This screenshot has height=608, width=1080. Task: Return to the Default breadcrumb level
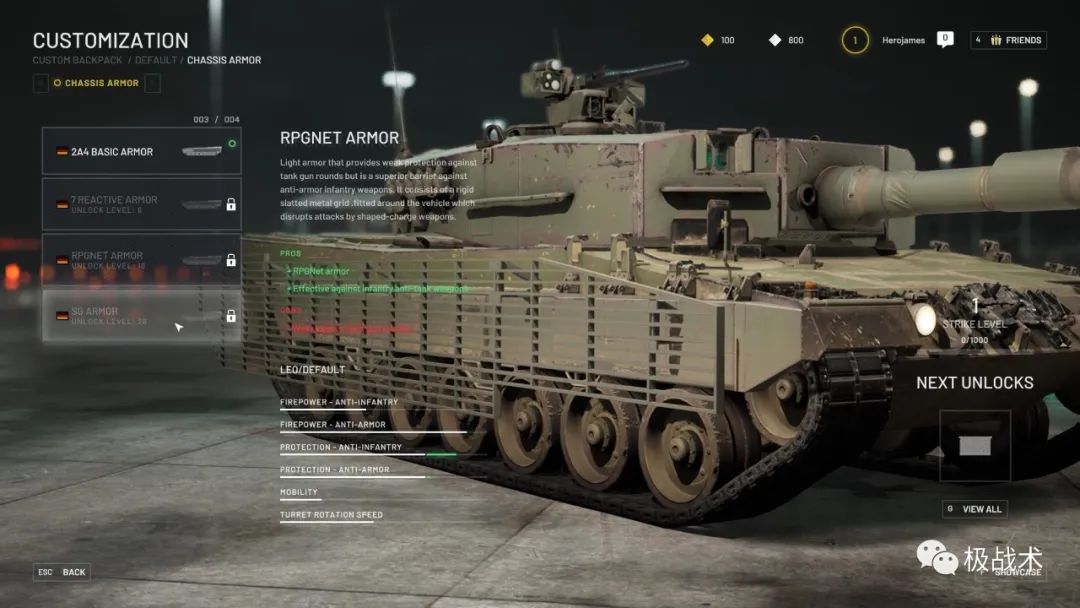click(x=155, y=60)
